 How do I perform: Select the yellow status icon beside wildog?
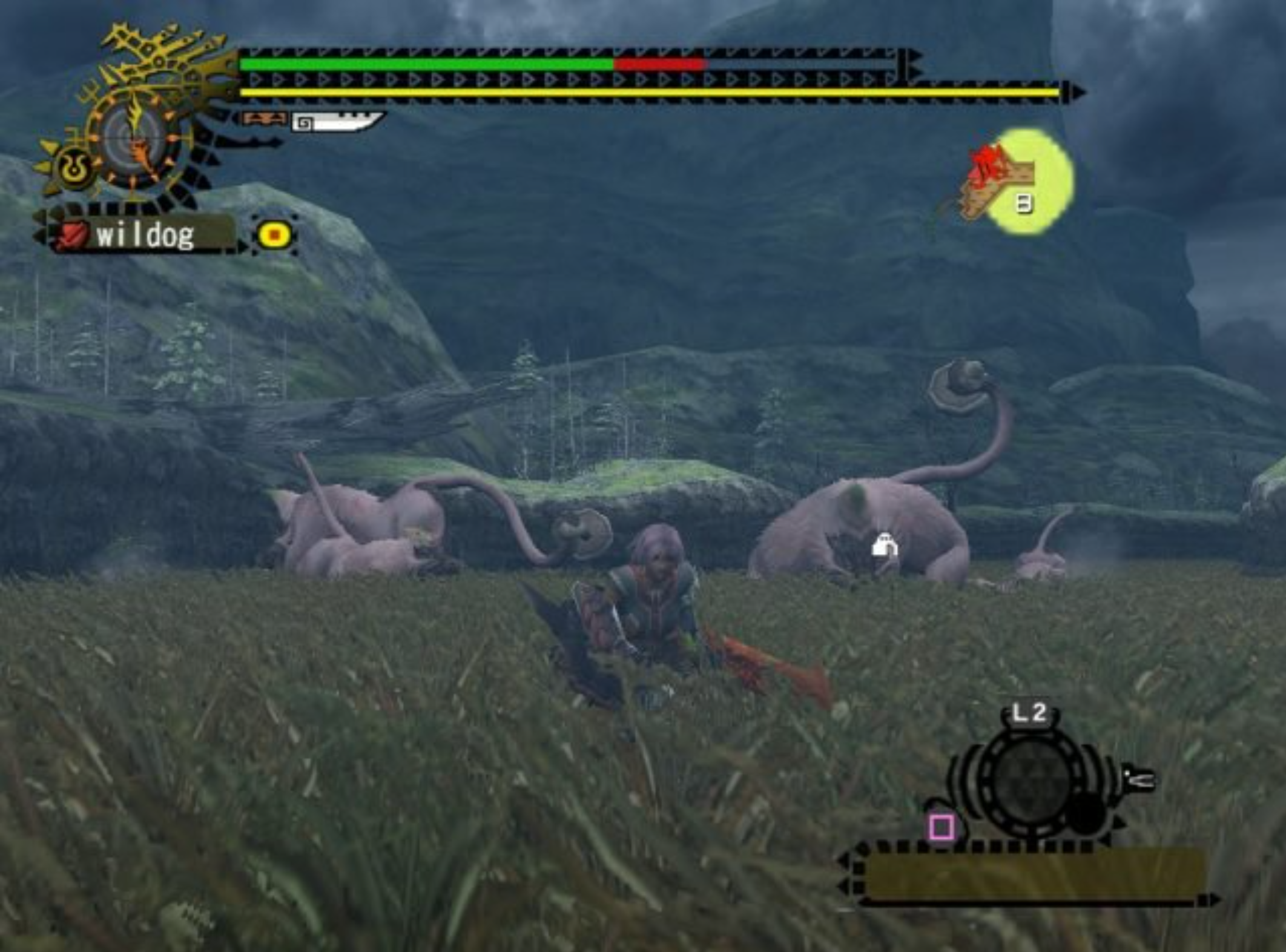click(274, 234)
